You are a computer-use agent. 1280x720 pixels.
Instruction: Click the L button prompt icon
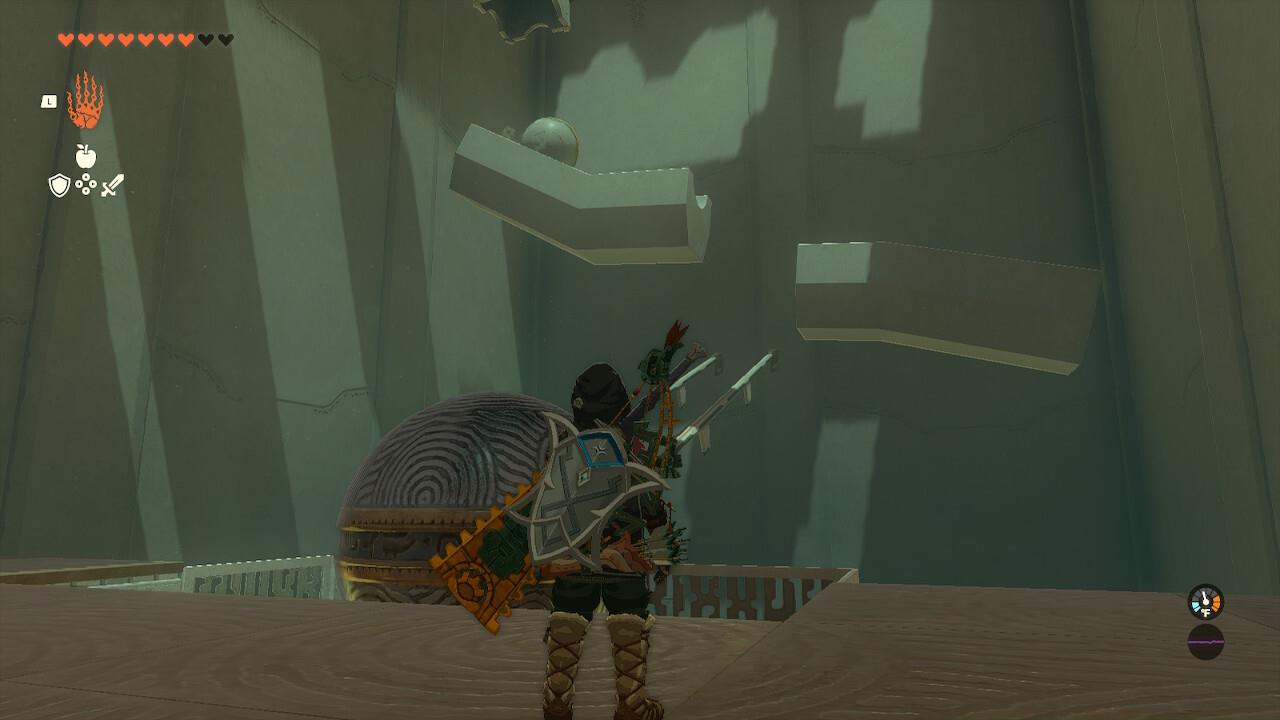point(49,101)
